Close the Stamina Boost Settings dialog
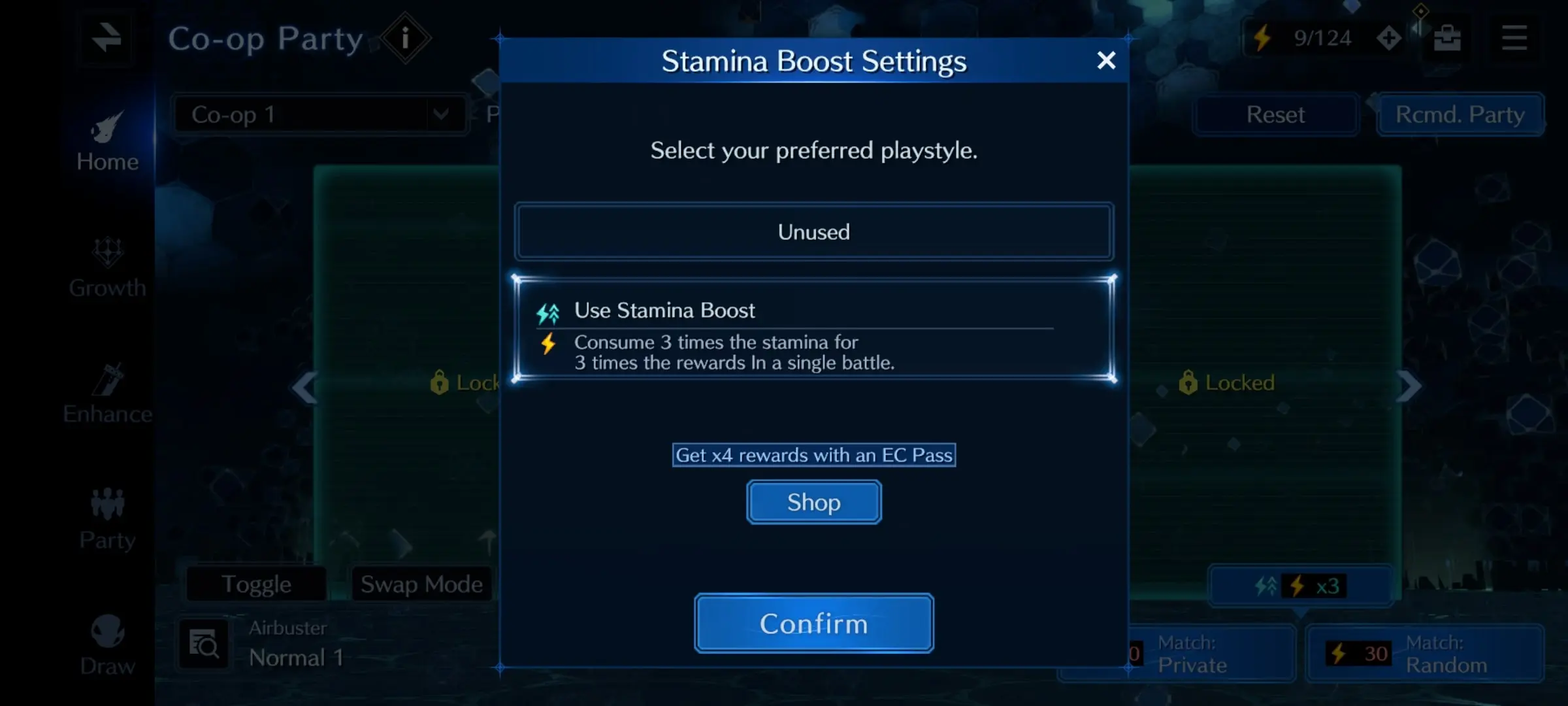Screen dimensions: 1568x706 tap(1105, 61)
